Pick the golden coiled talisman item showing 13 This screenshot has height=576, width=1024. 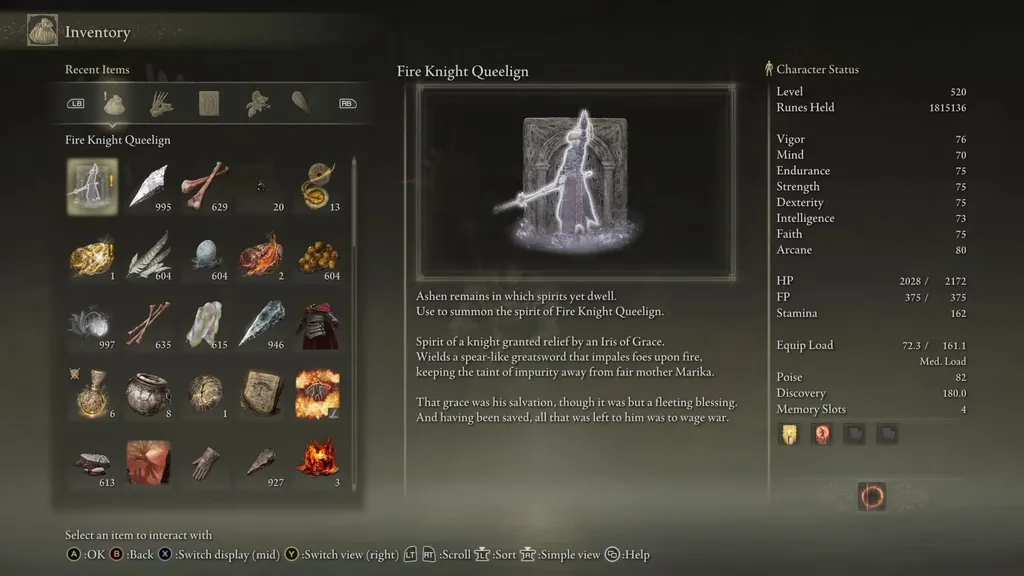[319, 187]
